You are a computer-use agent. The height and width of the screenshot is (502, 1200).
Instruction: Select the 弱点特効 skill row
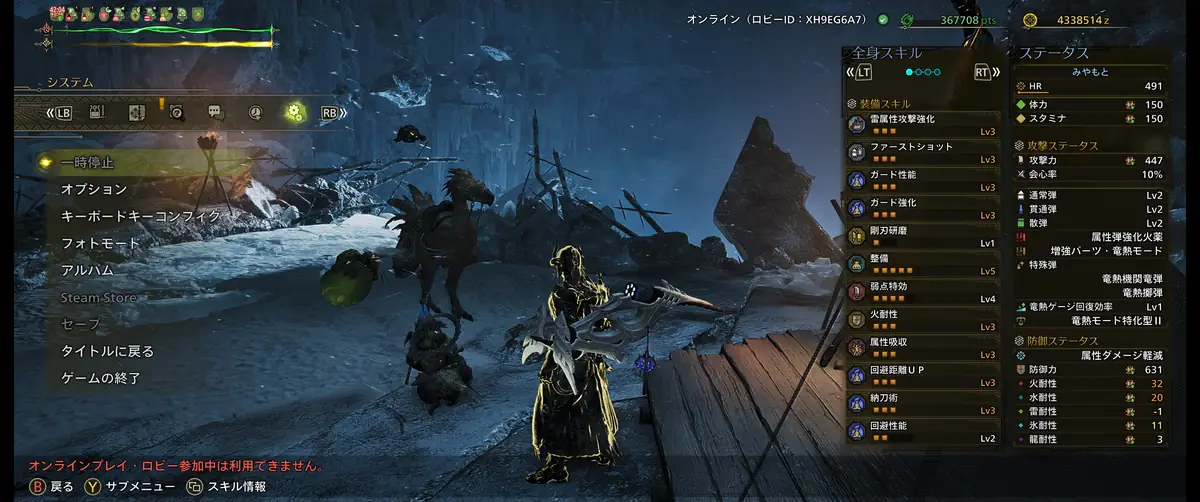tap(922, 292)
